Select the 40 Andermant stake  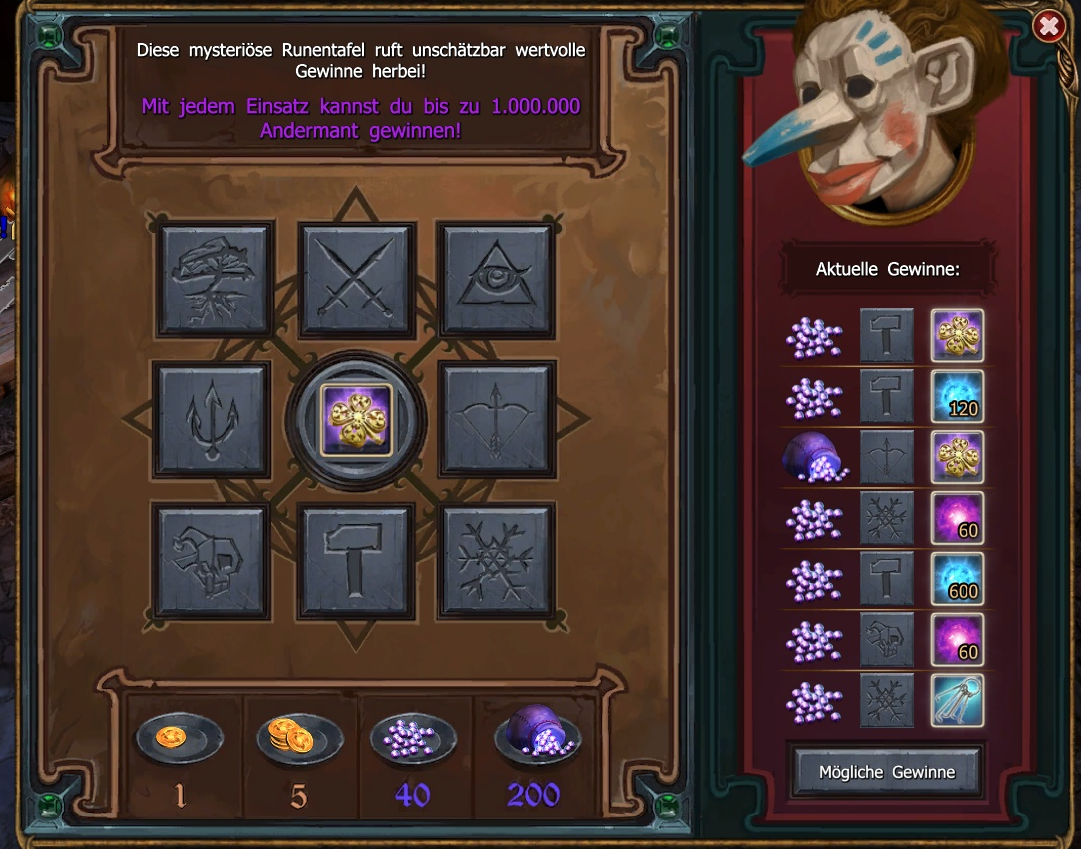coord(413,740)
